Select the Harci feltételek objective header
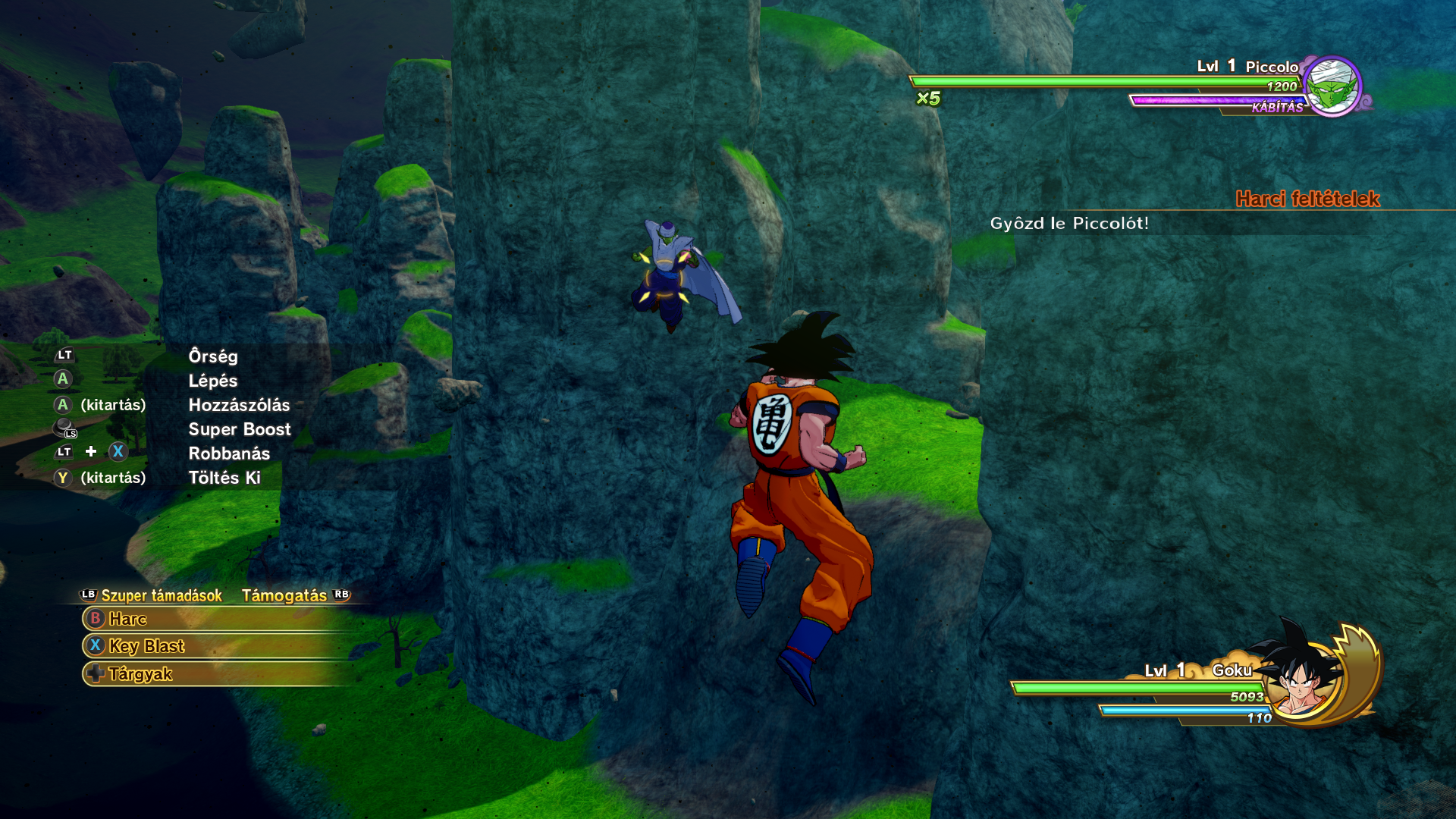The height and width of the screenshot is (819, 1456). [x=1307, y=199]
